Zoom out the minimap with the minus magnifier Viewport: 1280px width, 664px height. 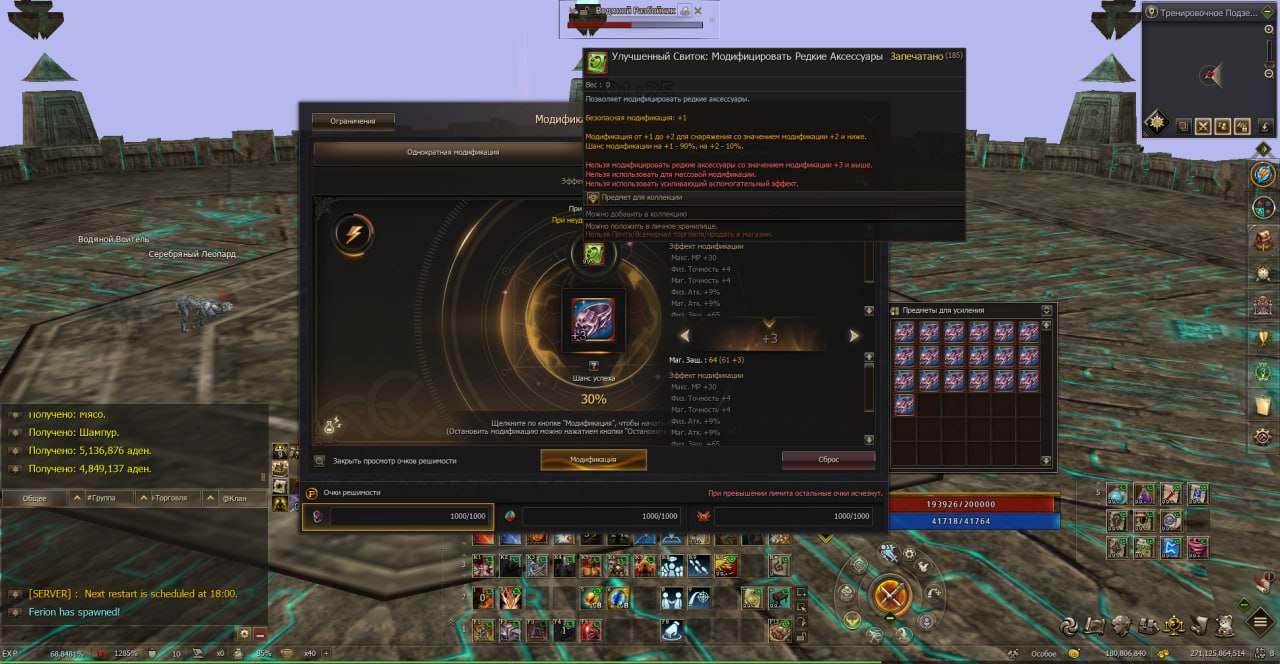click(x=1269, y=76)
